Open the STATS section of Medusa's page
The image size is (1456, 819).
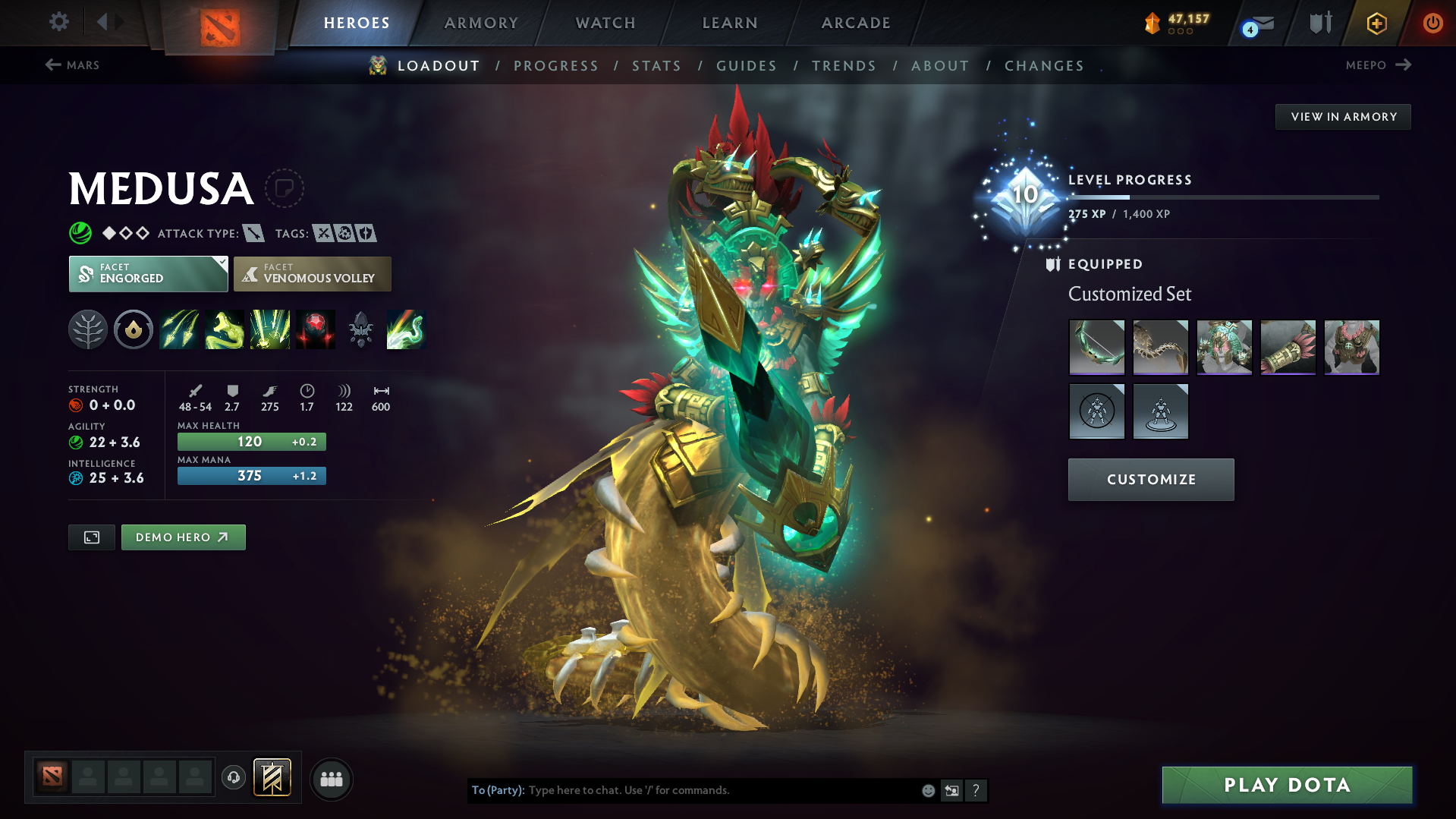tap(656, 66)
